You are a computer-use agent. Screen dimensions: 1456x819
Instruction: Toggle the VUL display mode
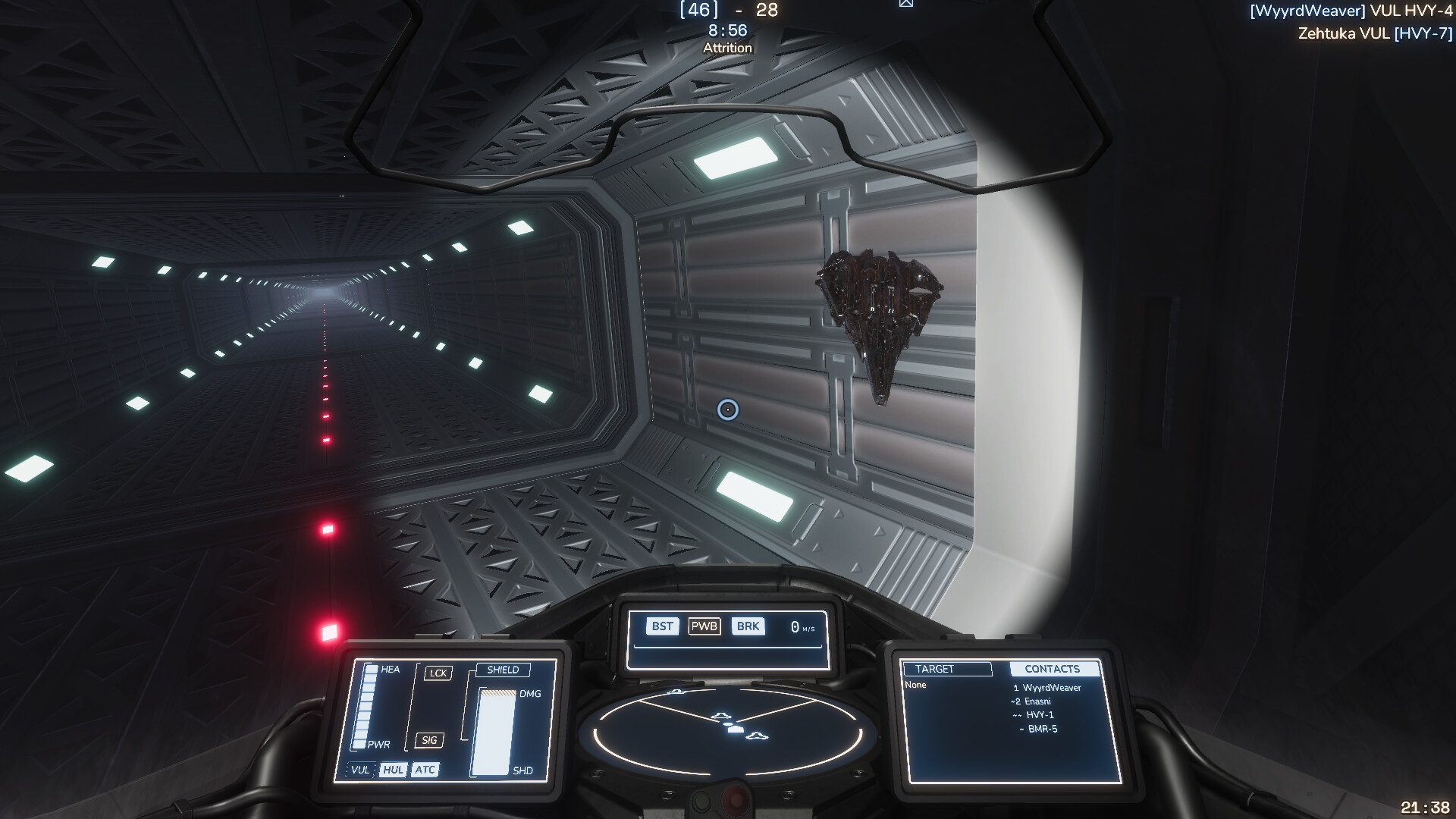pos(359,770)
